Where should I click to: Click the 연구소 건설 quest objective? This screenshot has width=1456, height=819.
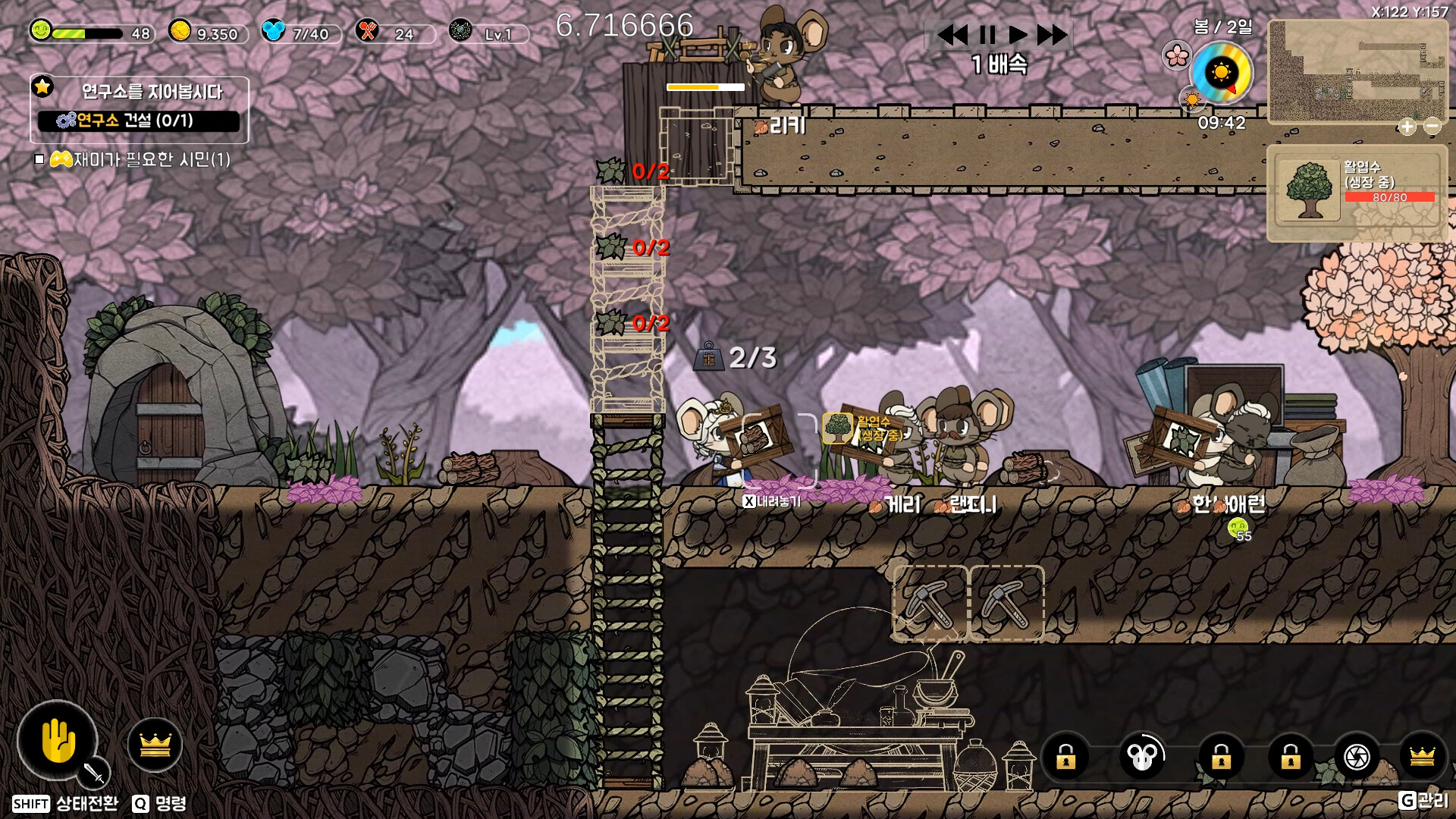pos(139,121)
